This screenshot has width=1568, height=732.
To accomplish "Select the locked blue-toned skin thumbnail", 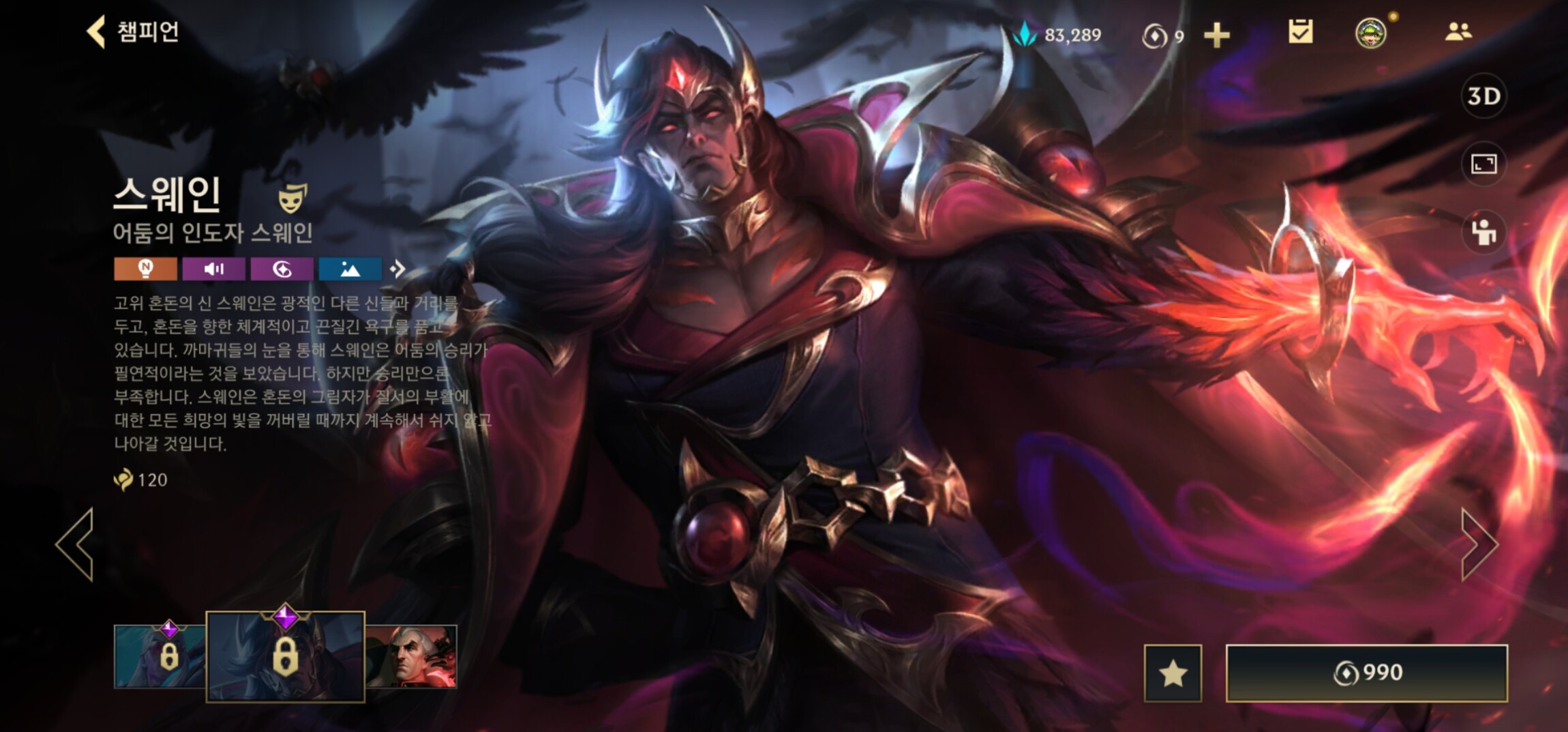I will point(160,656).
